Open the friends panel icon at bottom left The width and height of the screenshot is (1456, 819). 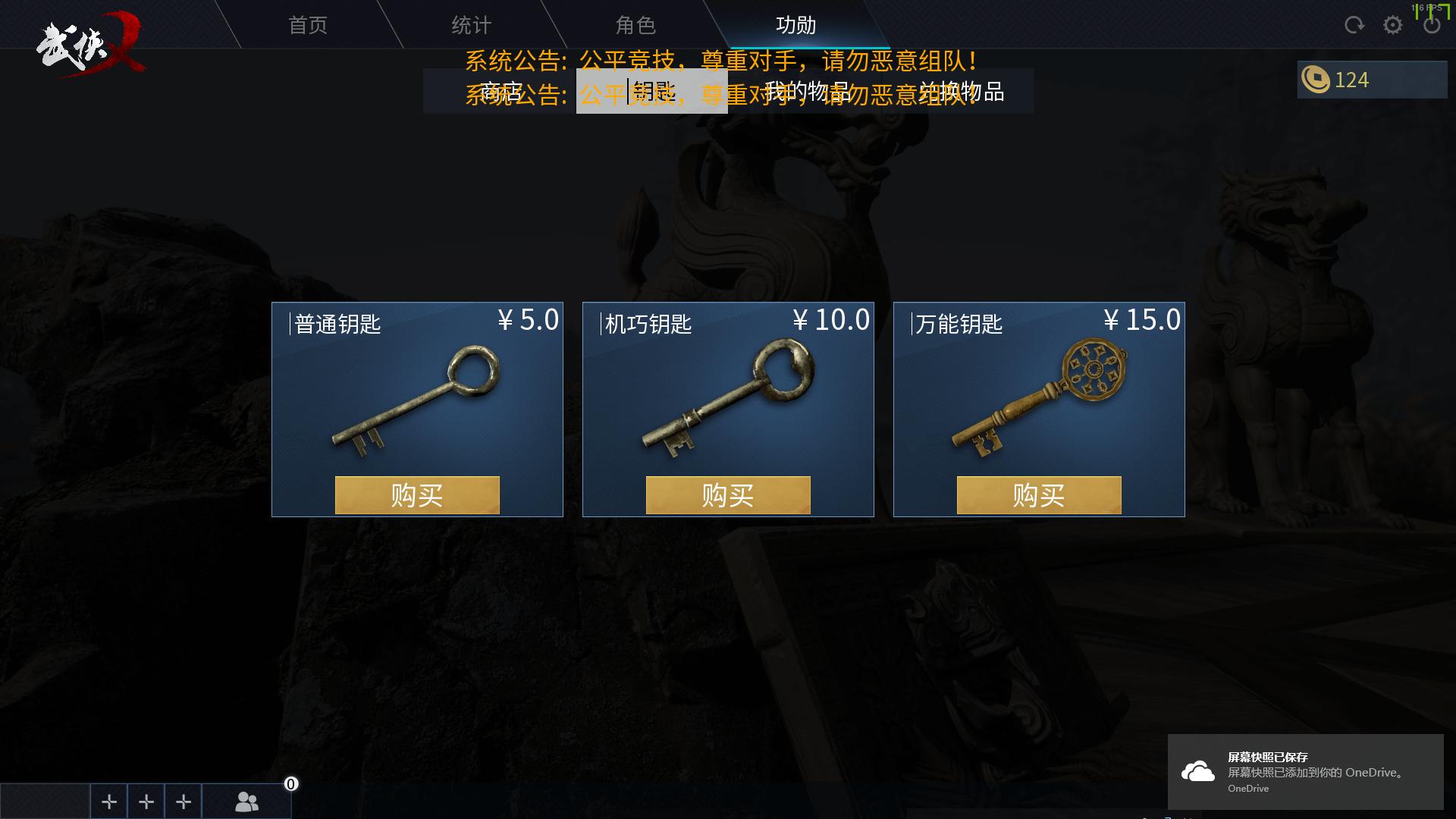245,801
